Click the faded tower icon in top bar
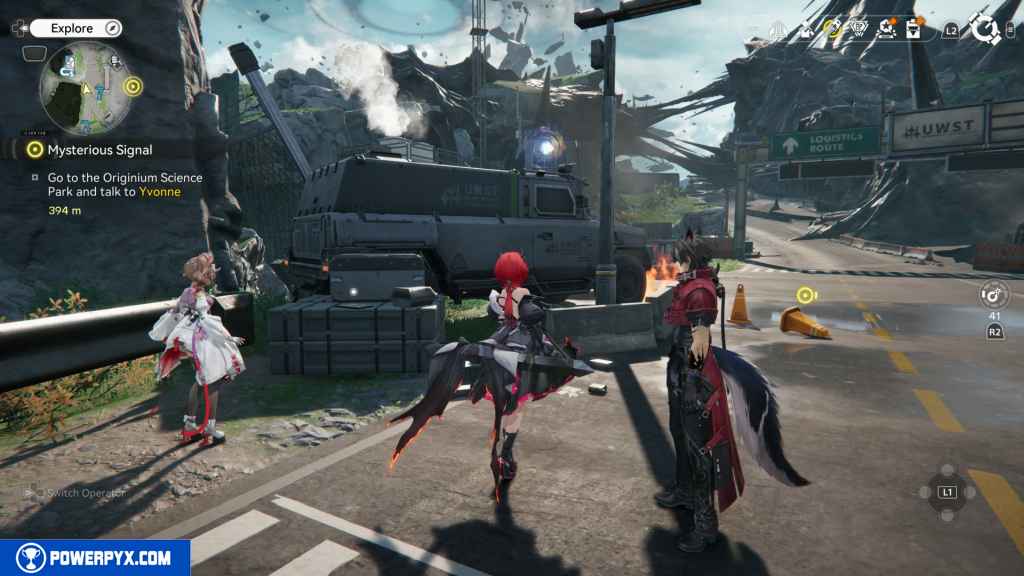This screenshot has height=576, width=1024. [779, 30]
